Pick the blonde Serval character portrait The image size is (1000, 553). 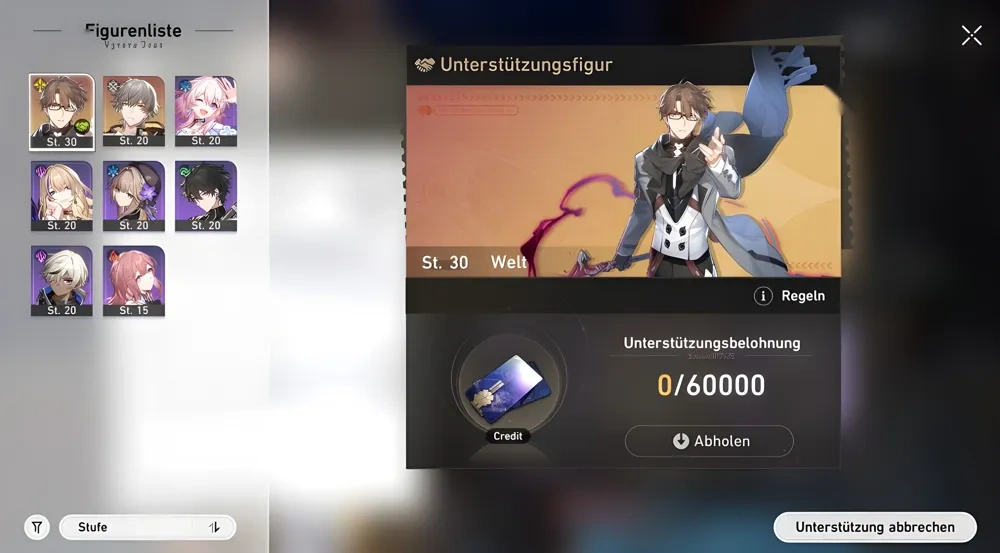pos(62,196)
